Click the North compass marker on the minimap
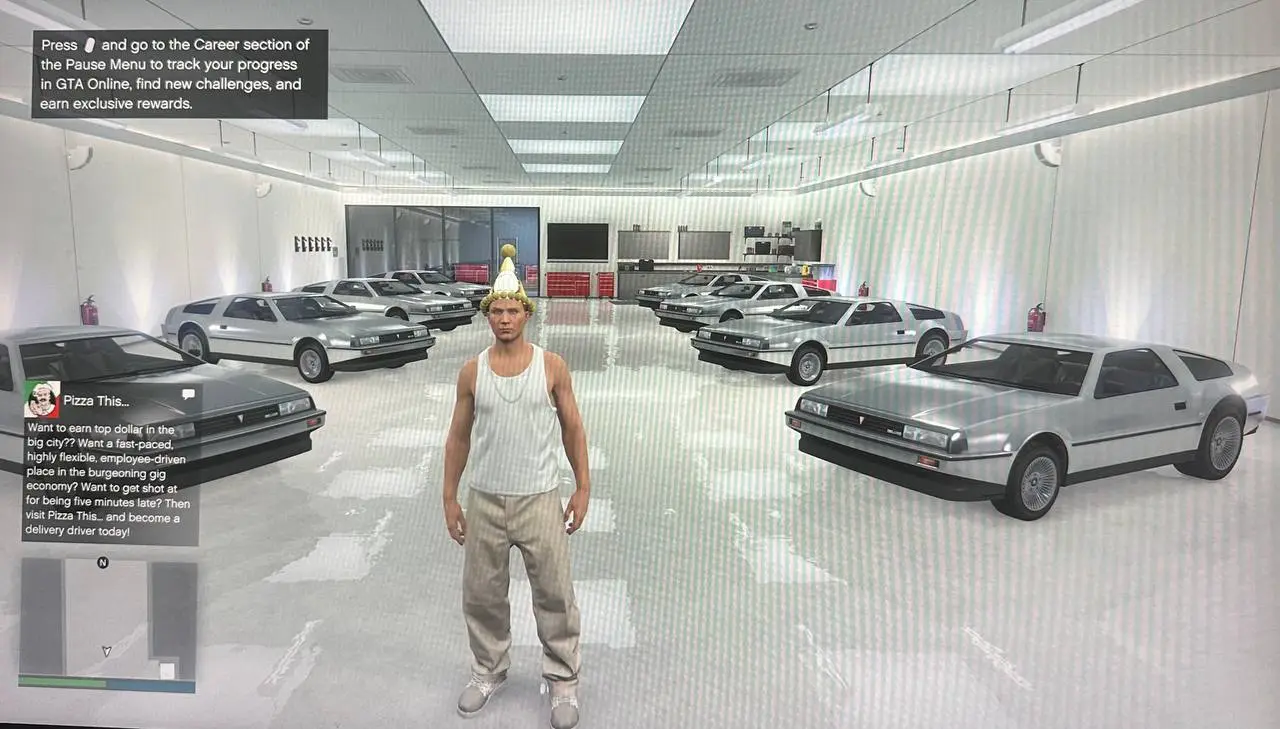Image resolution: width=1280 pixels, height=729 pixels. pyautogui.click(x=103, y=561)
